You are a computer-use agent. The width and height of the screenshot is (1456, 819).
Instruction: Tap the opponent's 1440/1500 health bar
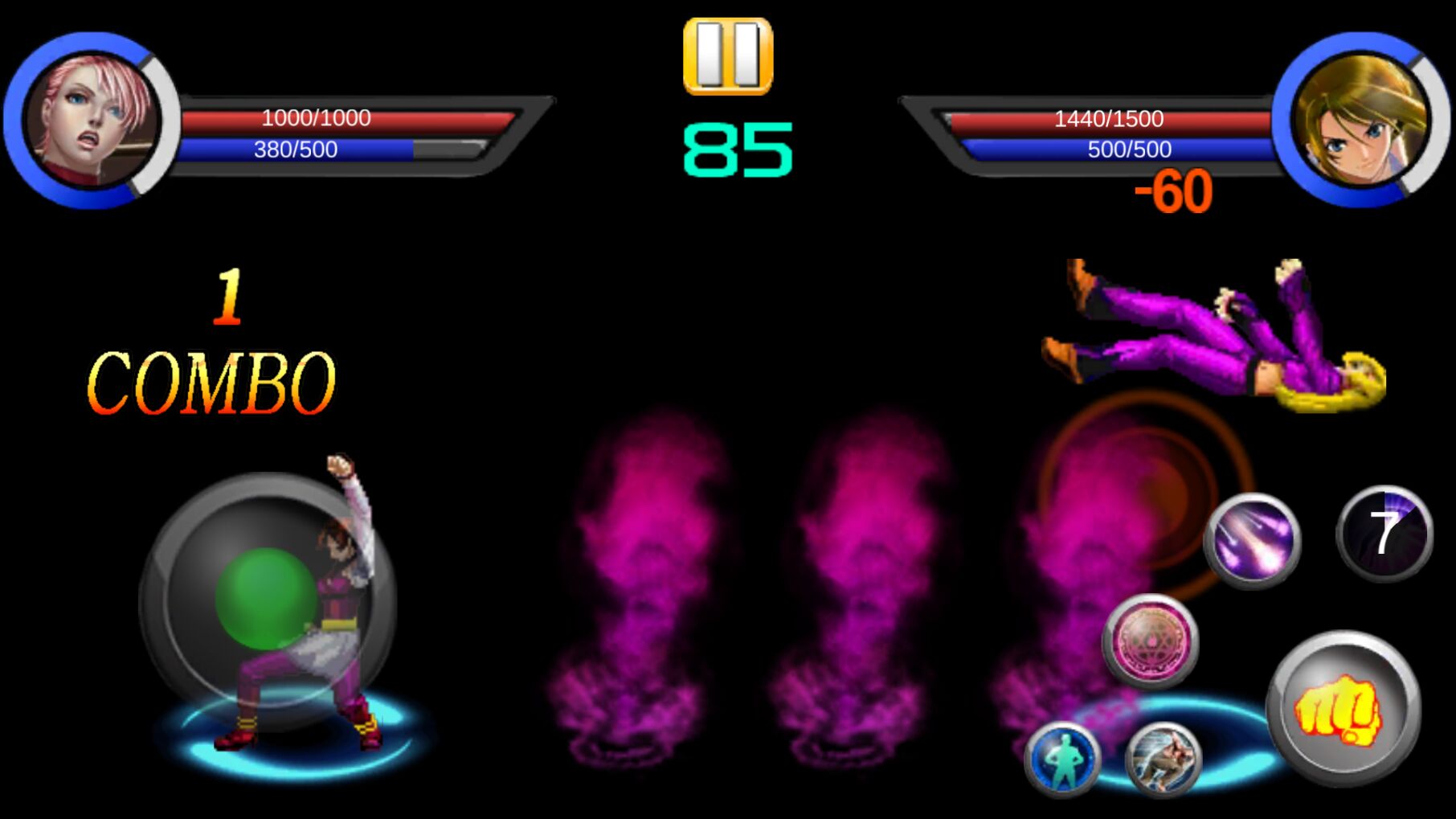point(1109,118)
